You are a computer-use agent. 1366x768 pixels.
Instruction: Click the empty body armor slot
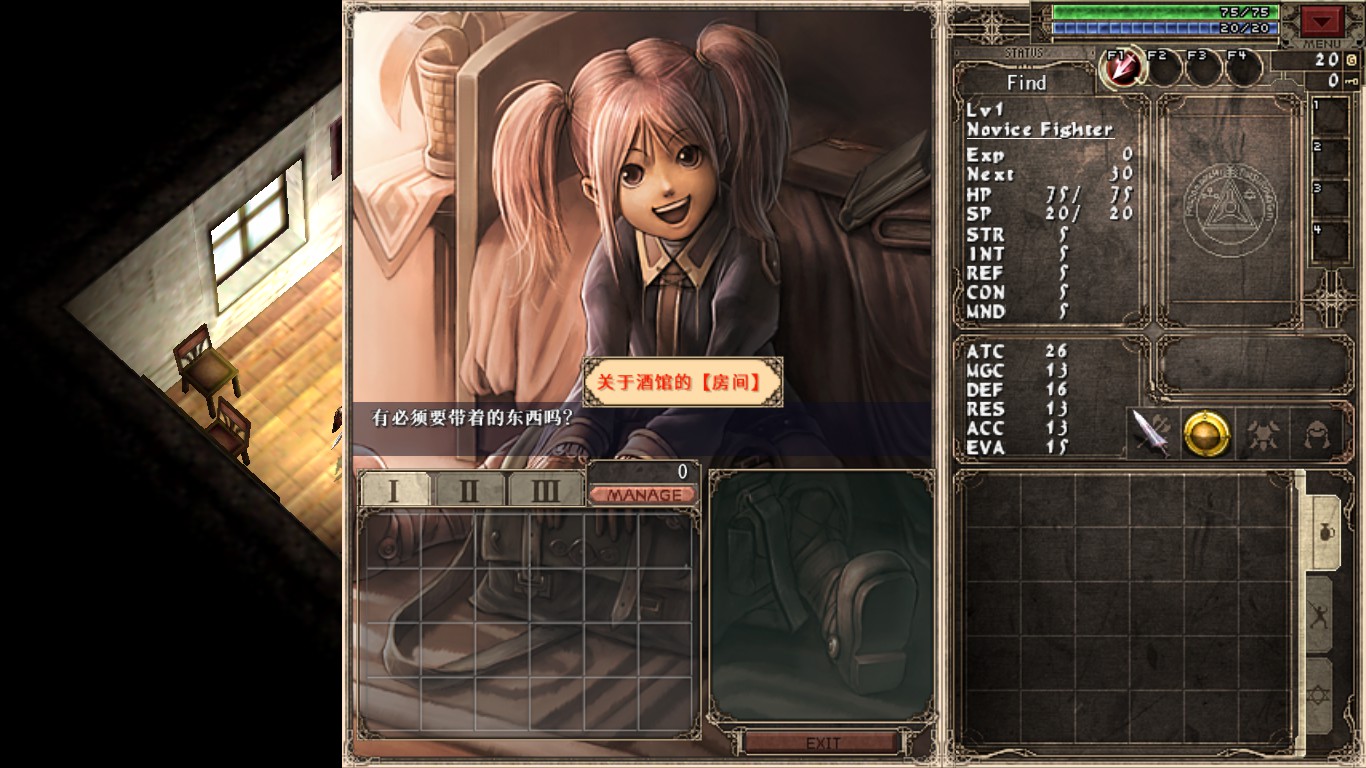point(1262,434)
